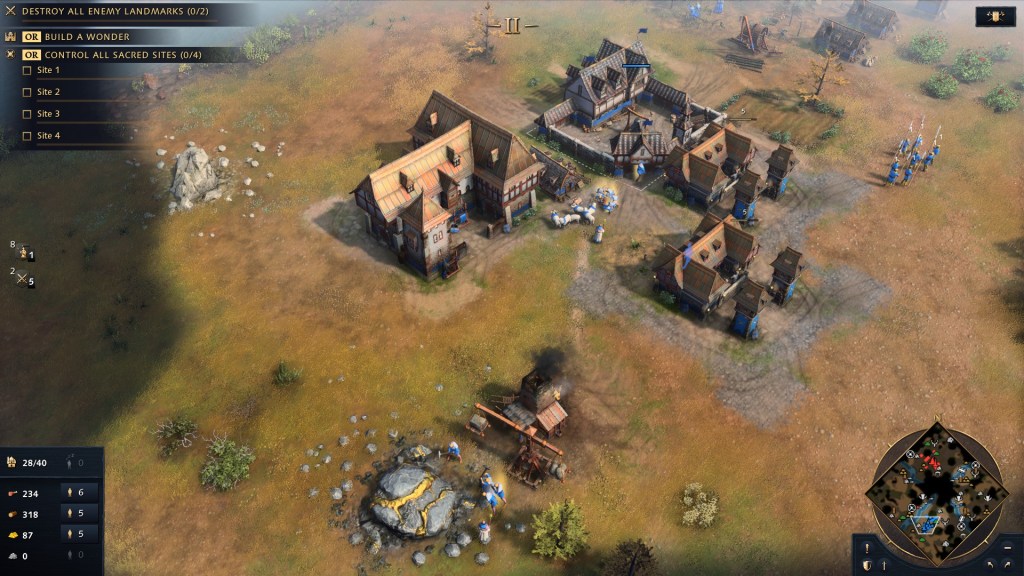Viewport: 1024px width, 576px height.
Task: Click the Site 2 objective entry
Action: pyautogui.click(x=48, y=92)
